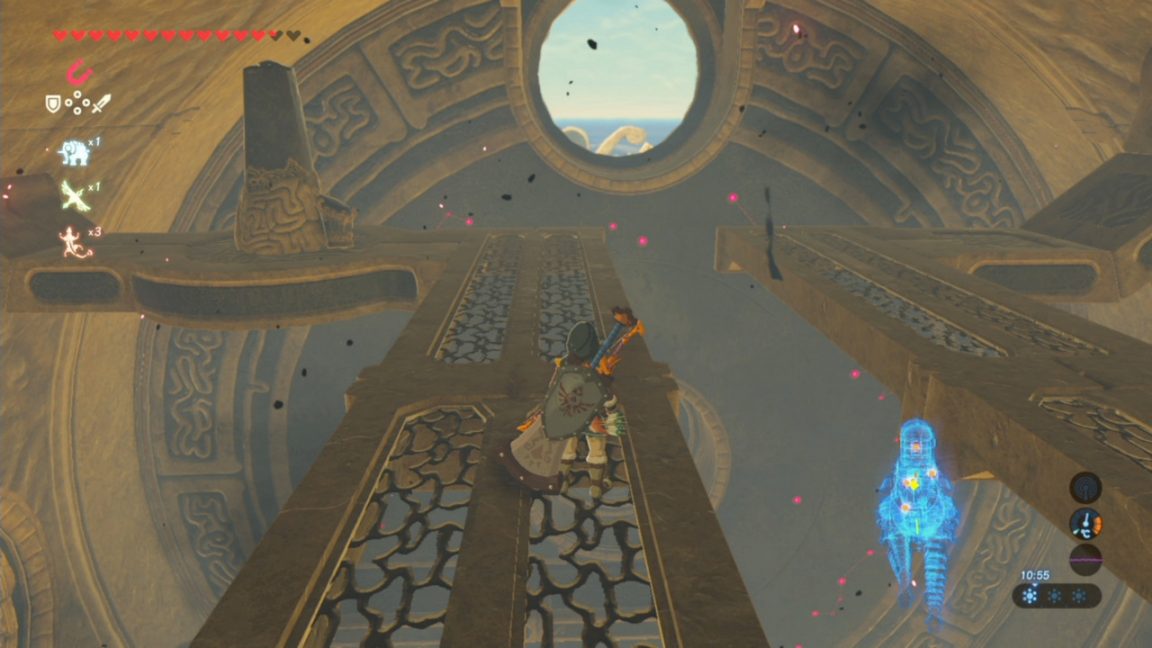
Task: Activate the lizard Daruk's Protection ability
Action: coord(73,241)
